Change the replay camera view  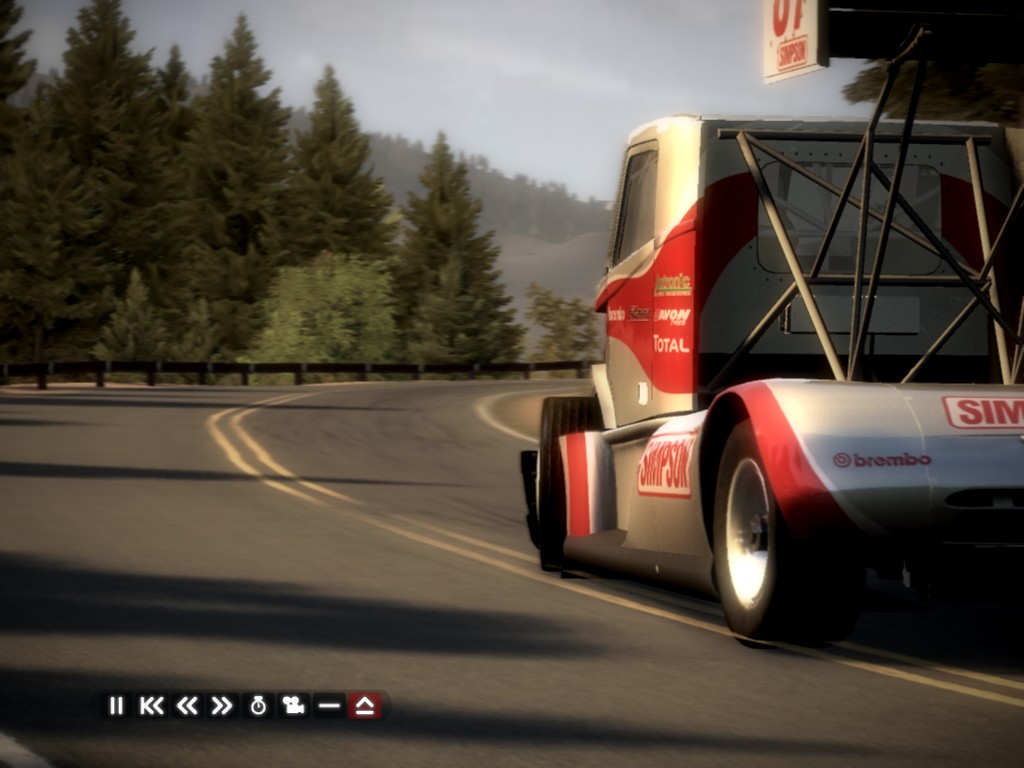(x=293, y=705)
